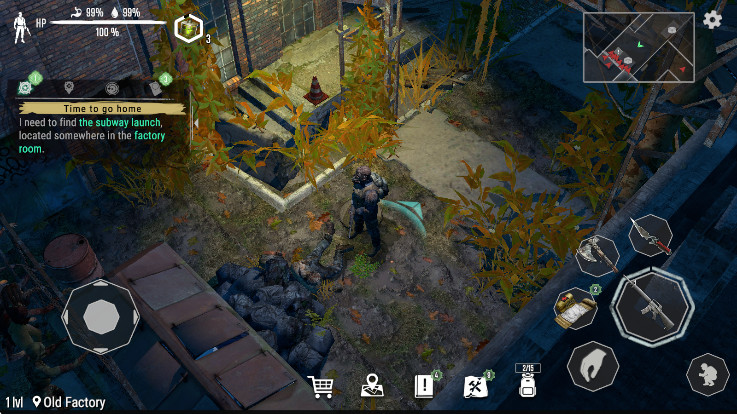The image size is (737, 414).
Task: Switch to the axe weapon slot
Action: pyautogui.click(x=599, y=256)
